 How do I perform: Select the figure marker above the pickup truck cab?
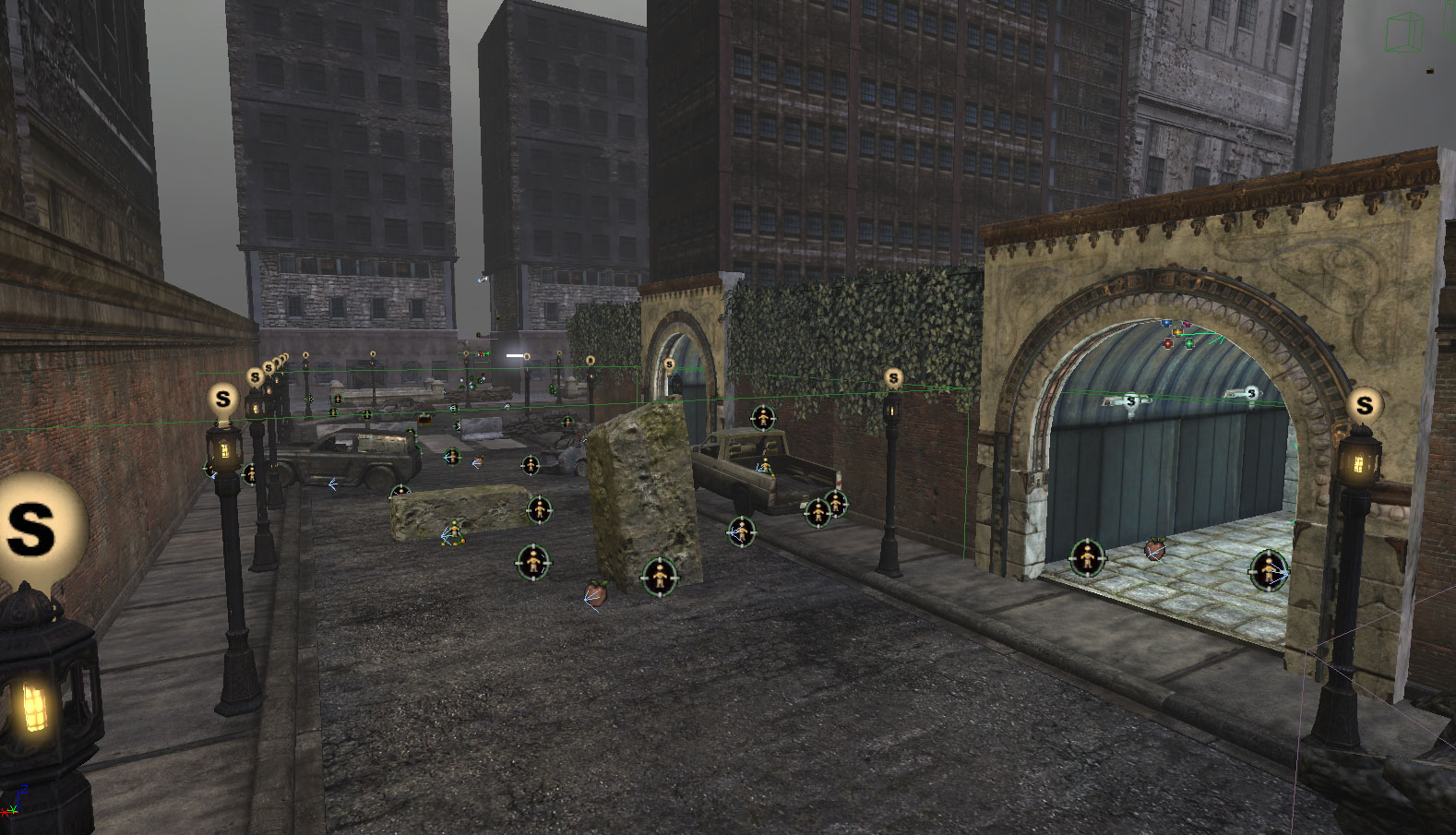[762, 418]
